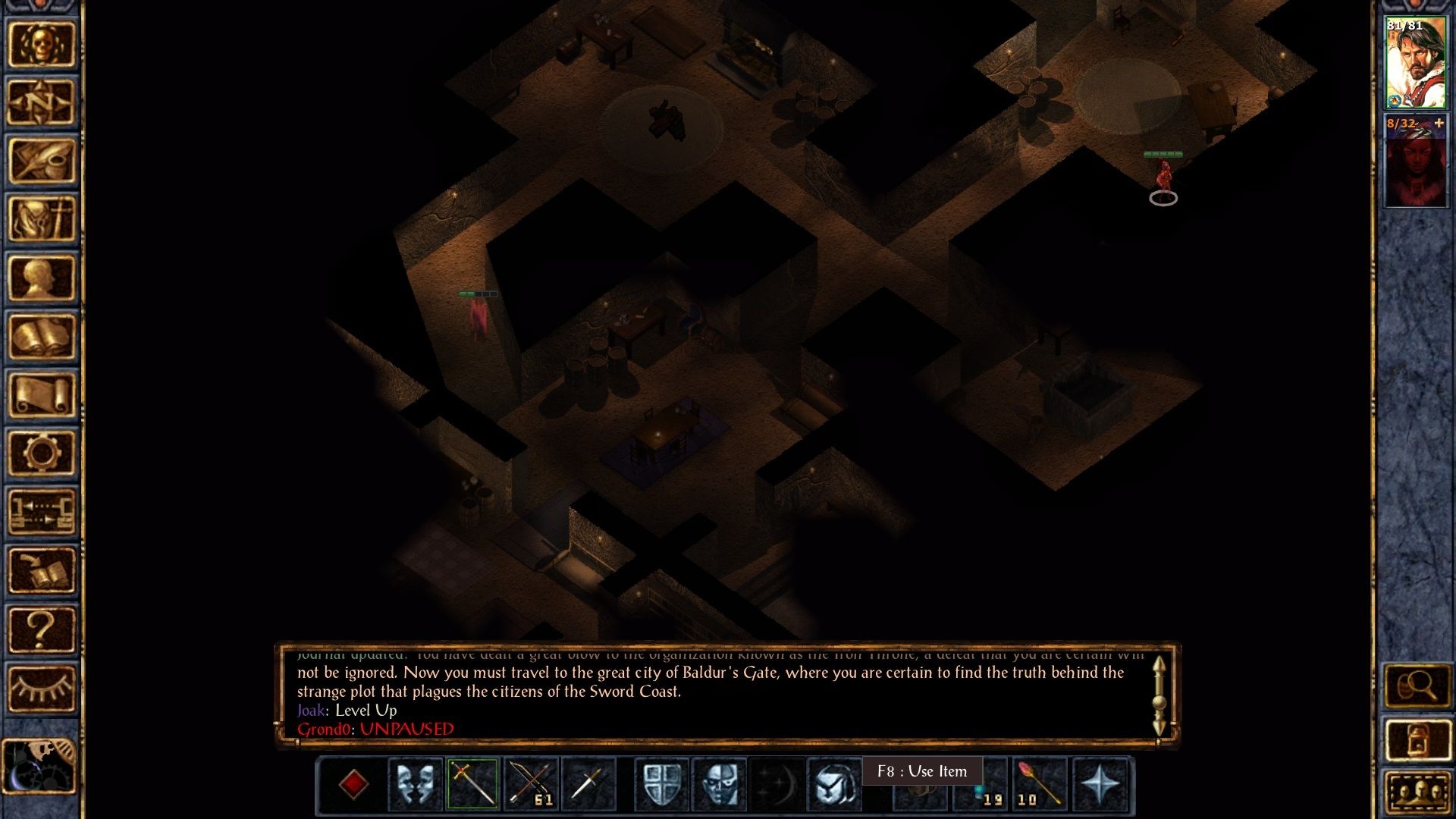Select all party members button

[x=1417, y=792]
